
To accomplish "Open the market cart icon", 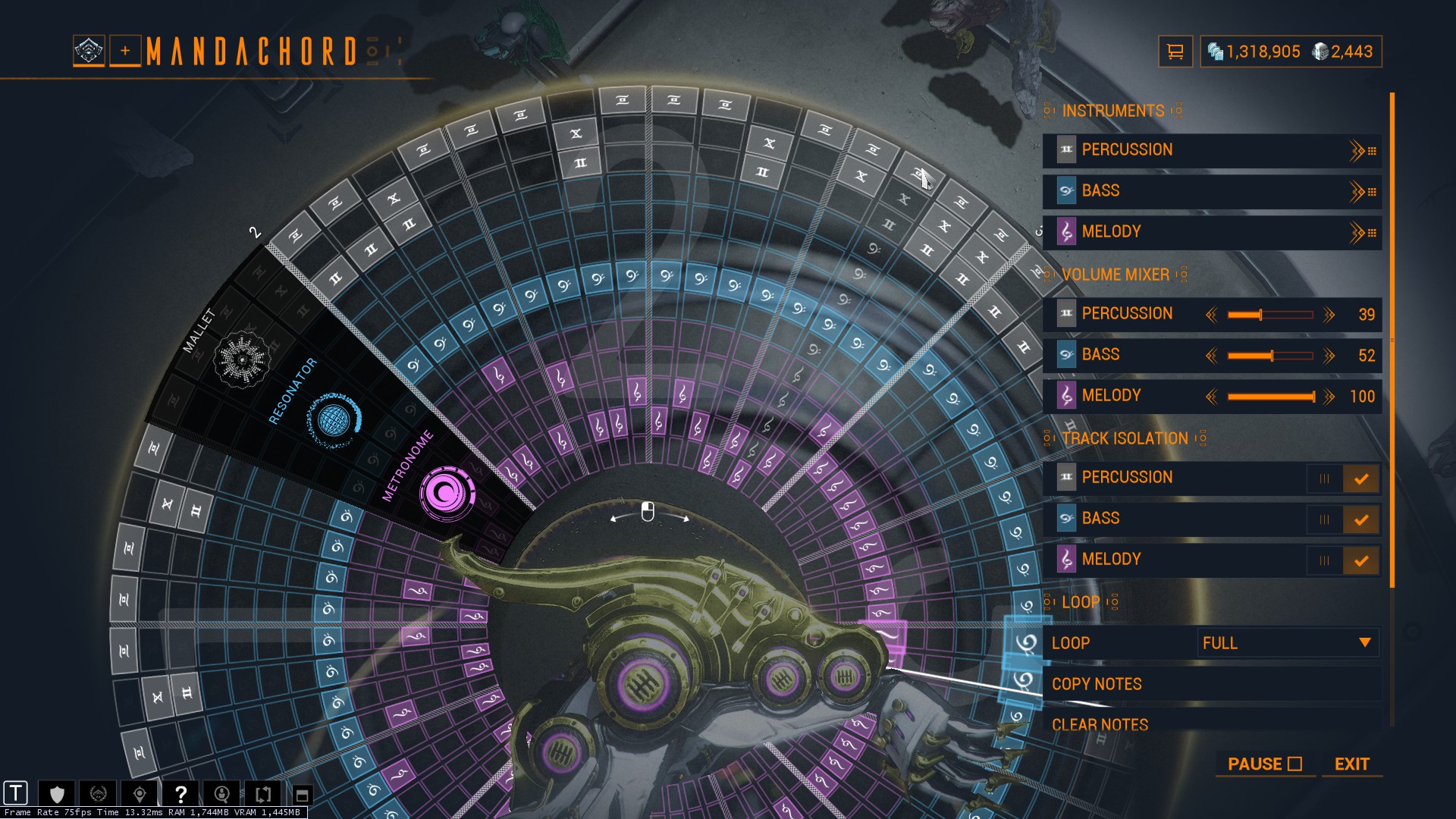I will pyautogui.click(x=1175, y=52).
